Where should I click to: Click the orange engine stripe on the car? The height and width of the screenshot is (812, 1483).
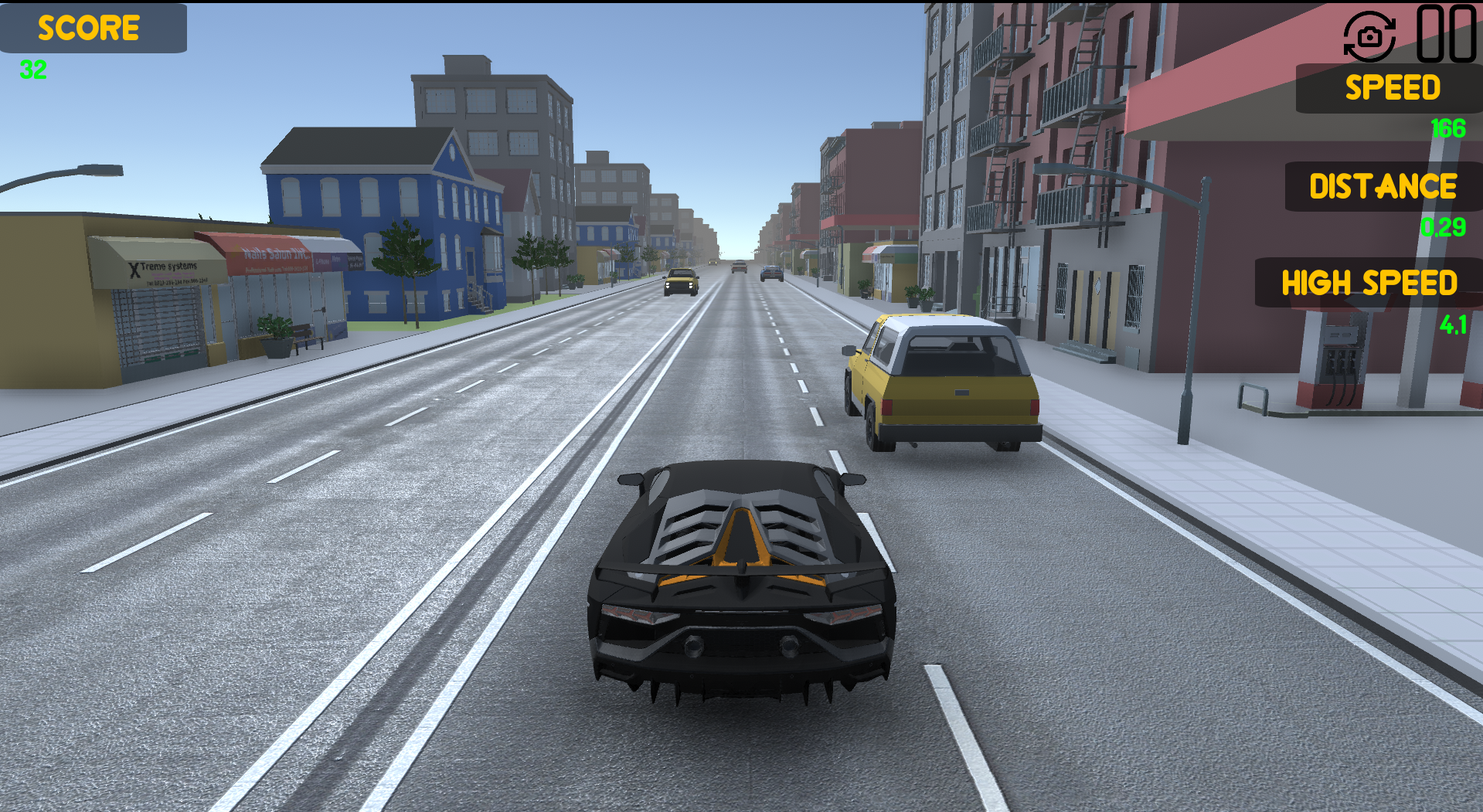click(x=746, y=541)
